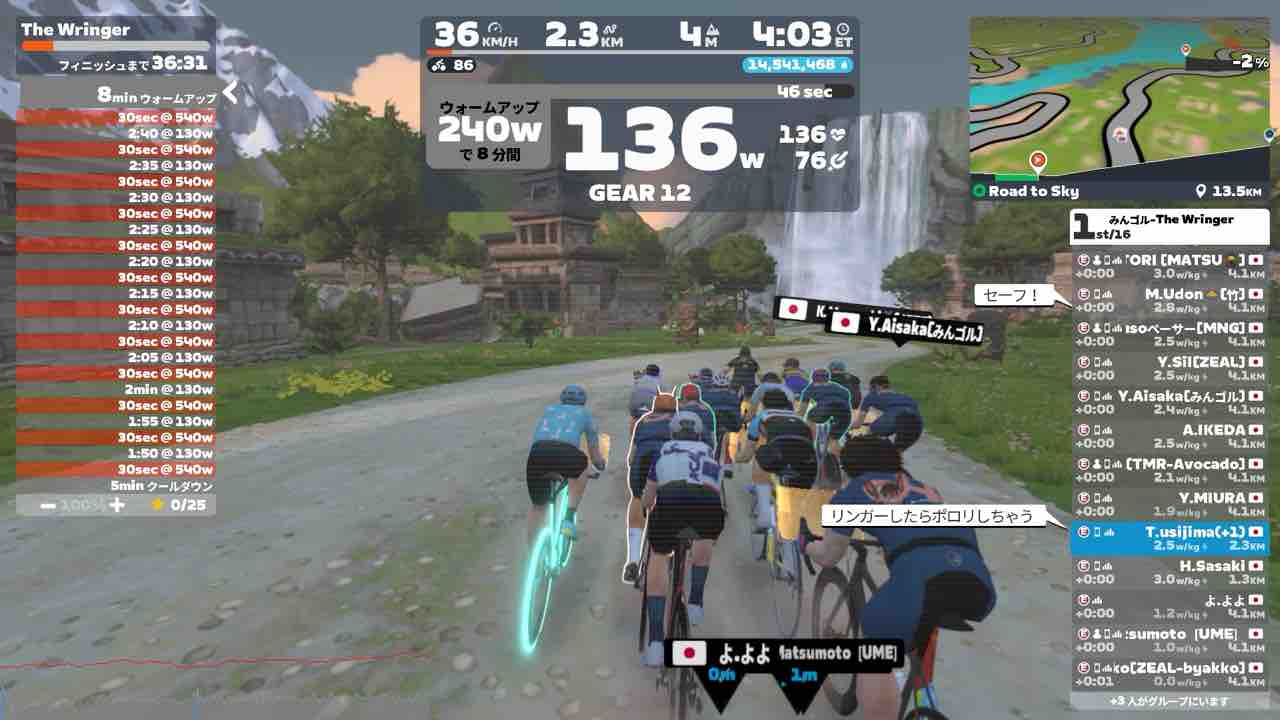Click the Y.Aisaka name tag above rider

coord(905,327)
